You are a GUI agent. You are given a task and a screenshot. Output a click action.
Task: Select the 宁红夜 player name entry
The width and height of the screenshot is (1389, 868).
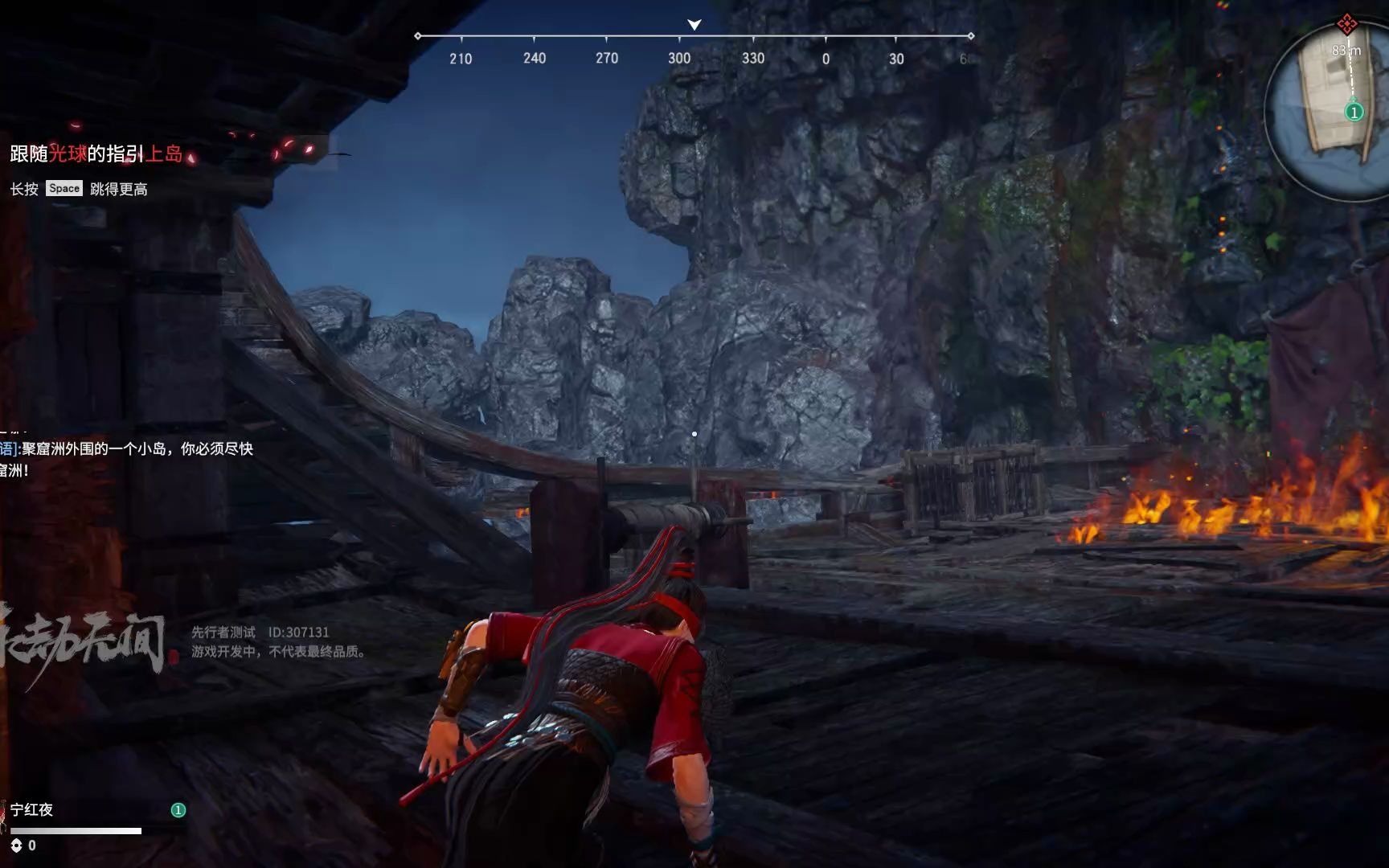click(x=32, y=809)
